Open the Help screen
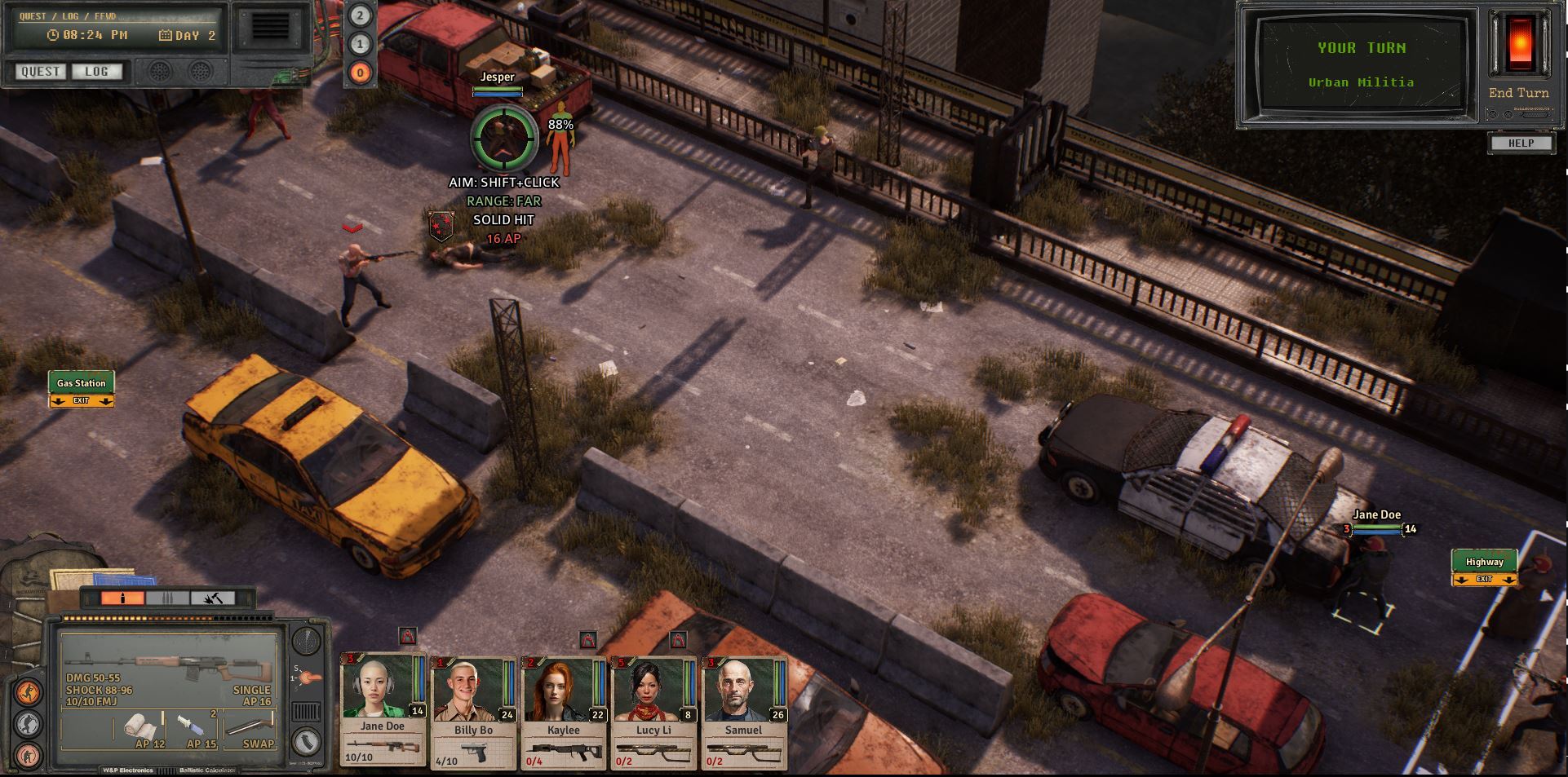Viewport: 1568px width, 777px height. pyautogui.click(x=1520, y=143)
